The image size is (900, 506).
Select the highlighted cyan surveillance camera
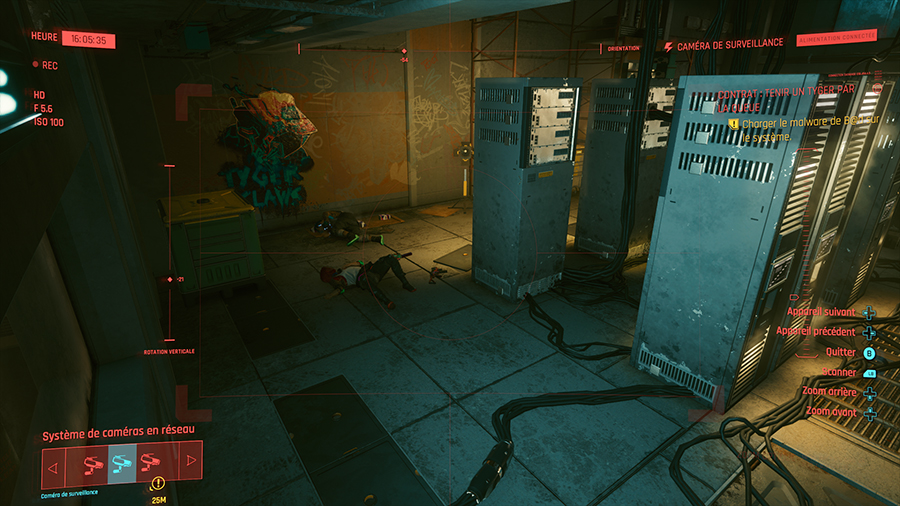[x=122, y=463]
